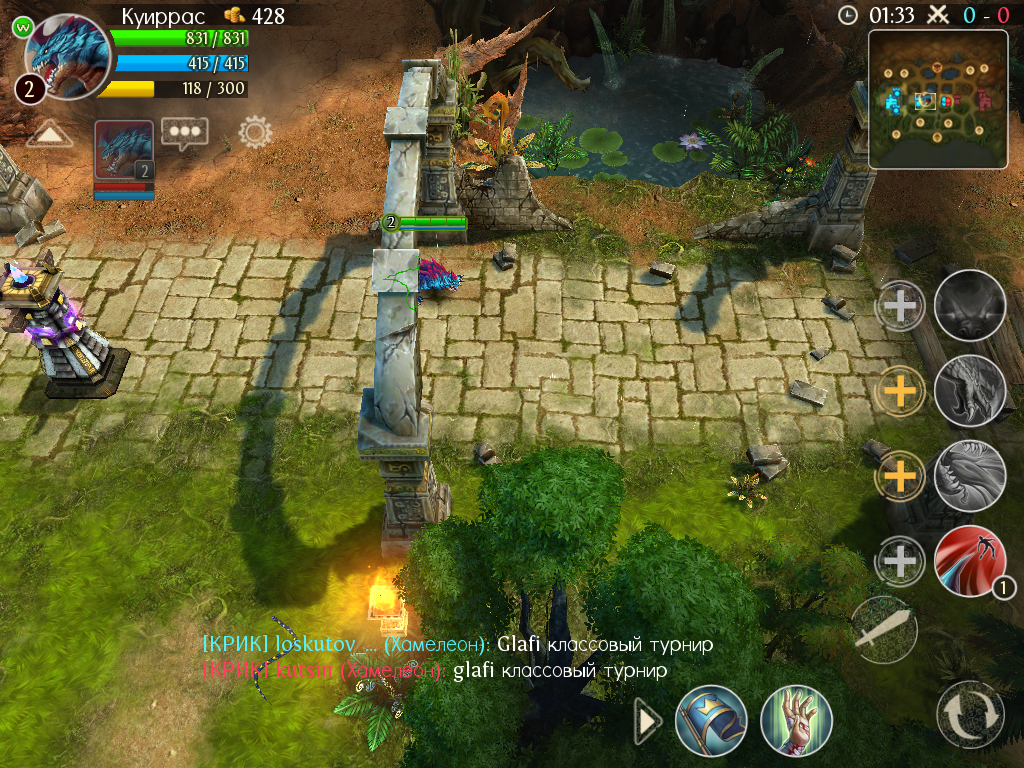The width and height of the screenshot is (1024, 768).
Task: Use the bandaged hand healing item
Action: click(x=796, y=720)
